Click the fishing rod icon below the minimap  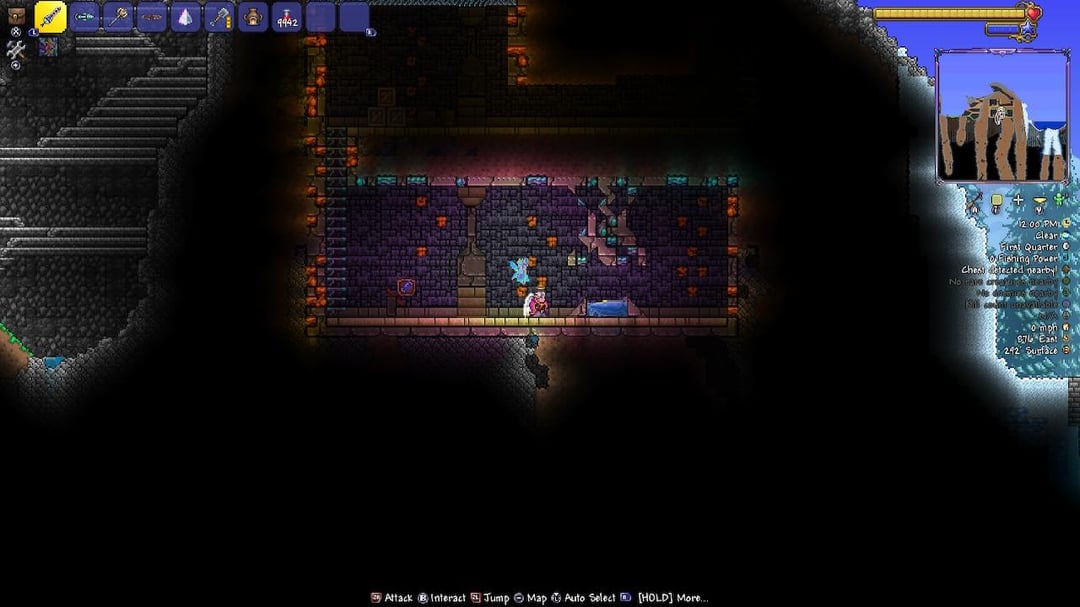click(x=974, y=204)
